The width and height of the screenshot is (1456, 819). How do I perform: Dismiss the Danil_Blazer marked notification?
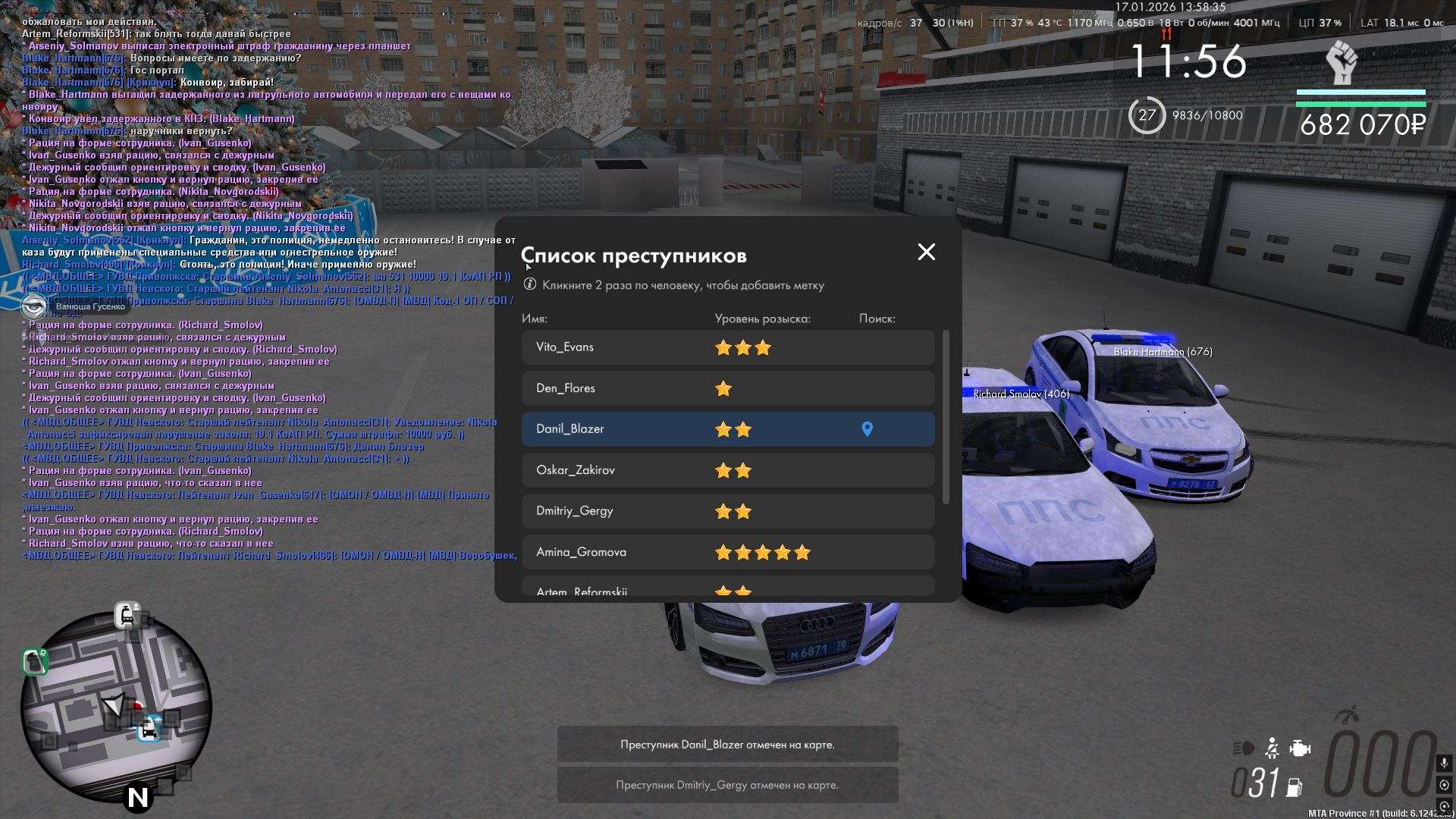(727, 745)
